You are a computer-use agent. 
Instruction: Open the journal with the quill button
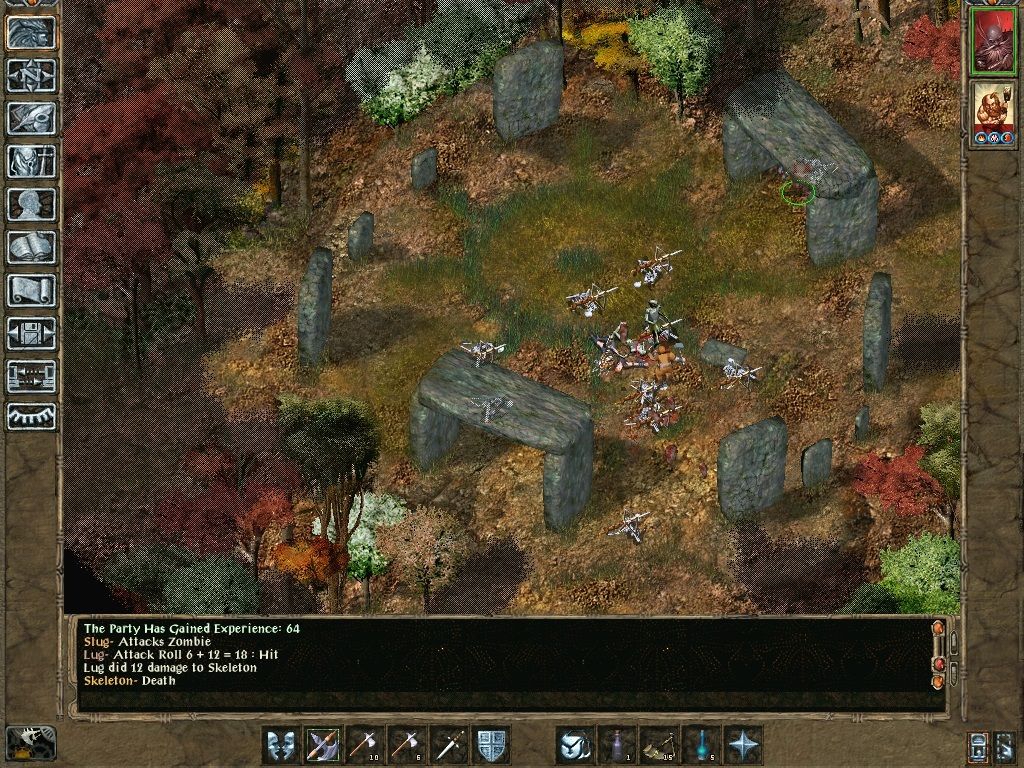[31, 119]
